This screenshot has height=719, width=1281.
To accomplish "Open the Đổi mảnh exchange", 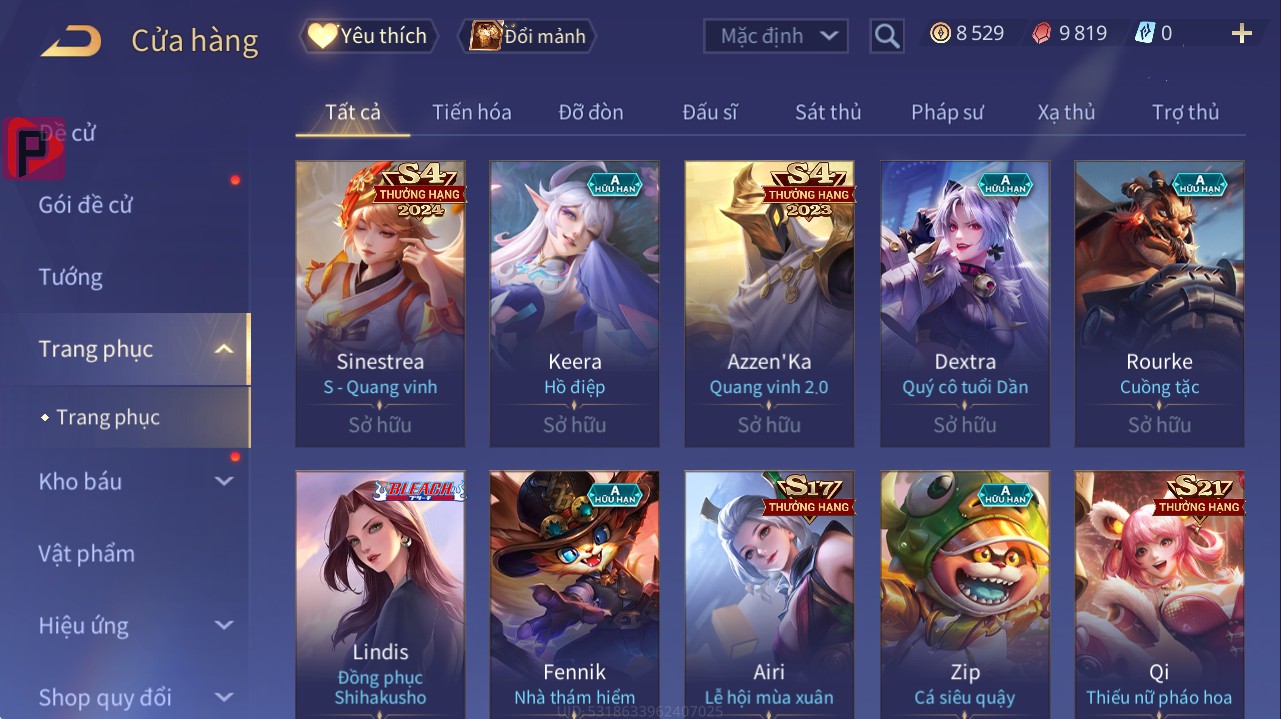I will pos(528,36).
